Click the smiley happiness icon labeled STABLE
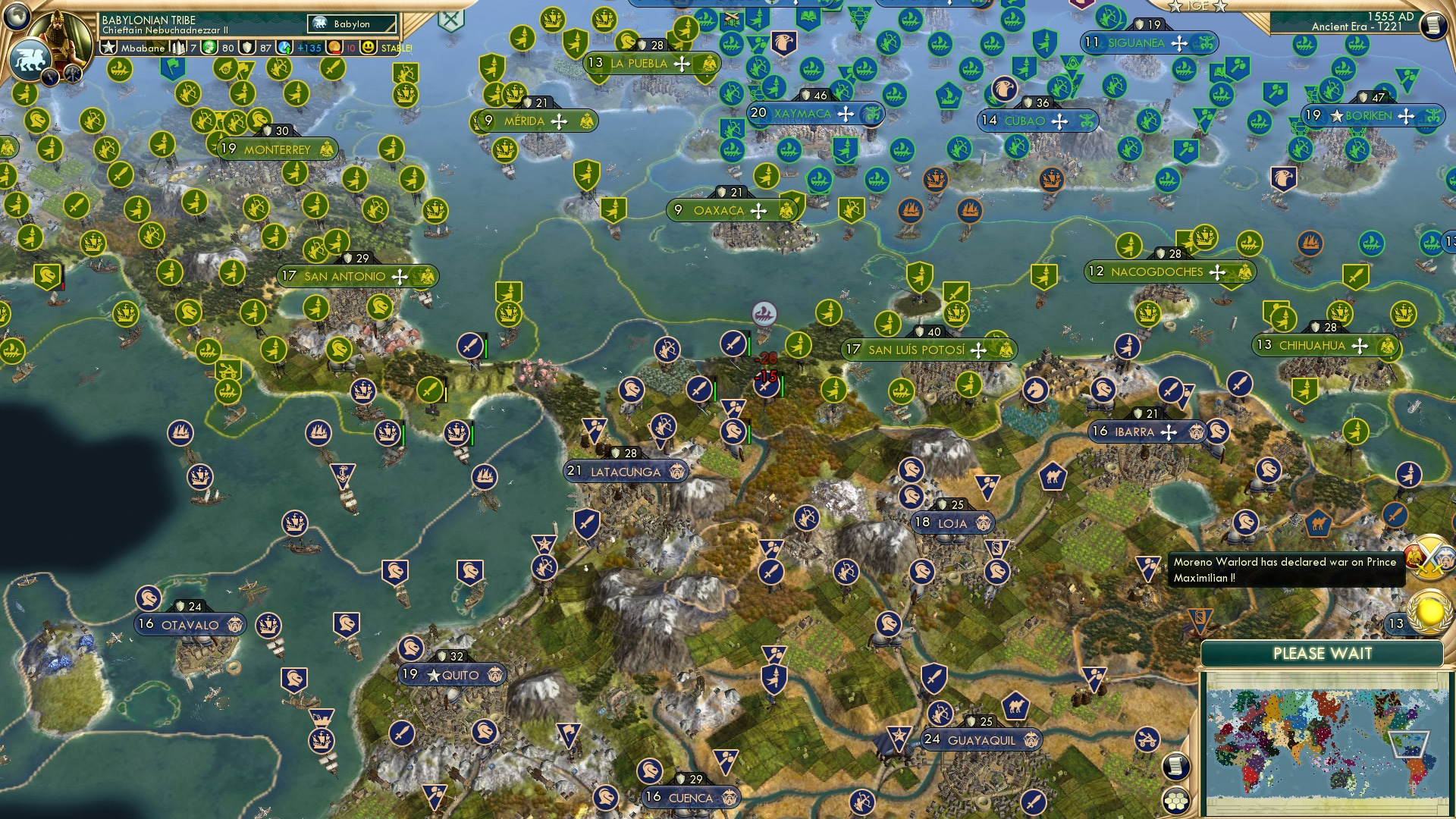Viewport: 1456px width, 819px height. [x=369, y=47]
